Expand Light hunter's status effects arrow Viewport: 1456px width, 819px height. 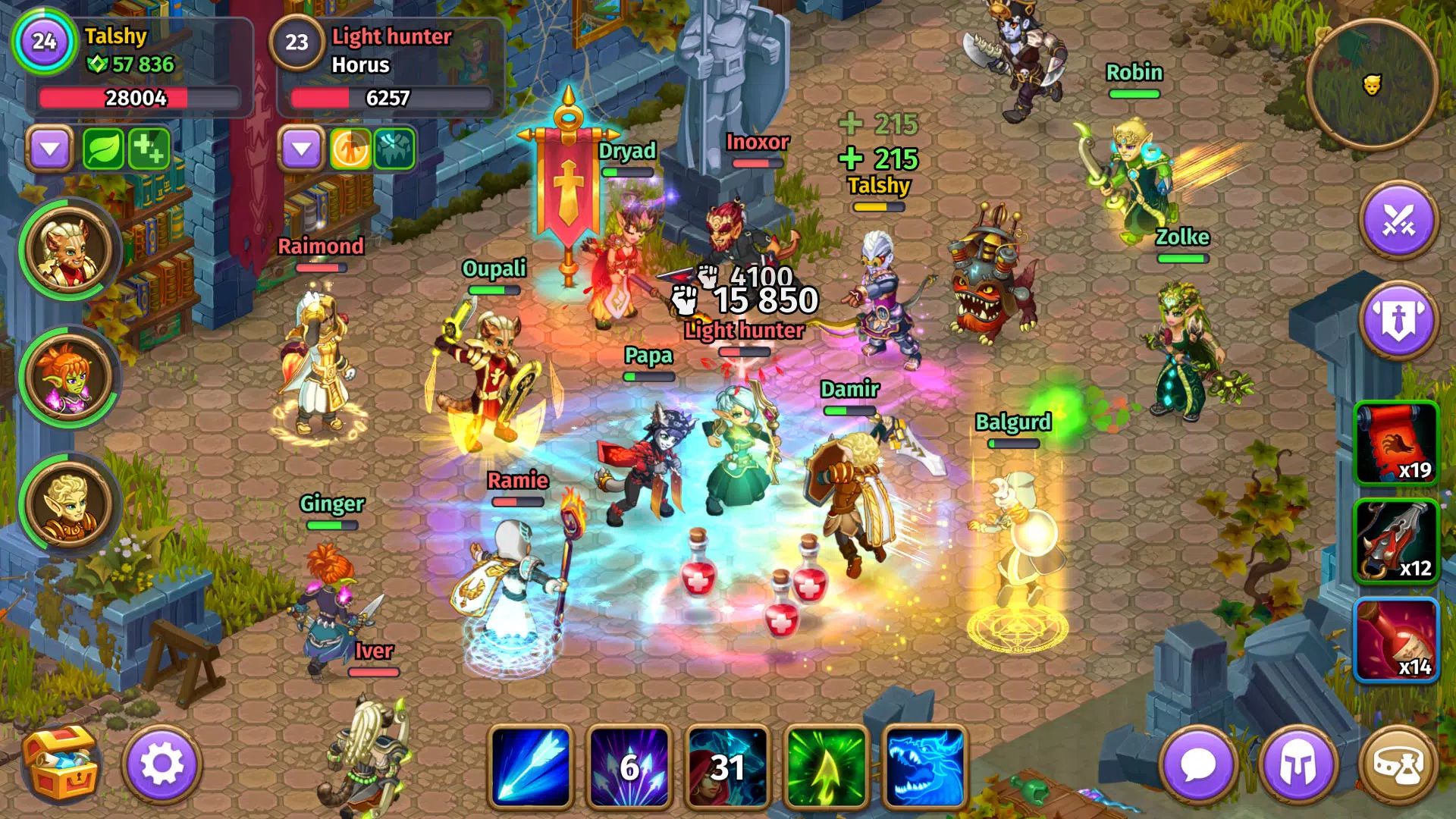[x=302, y=148]
